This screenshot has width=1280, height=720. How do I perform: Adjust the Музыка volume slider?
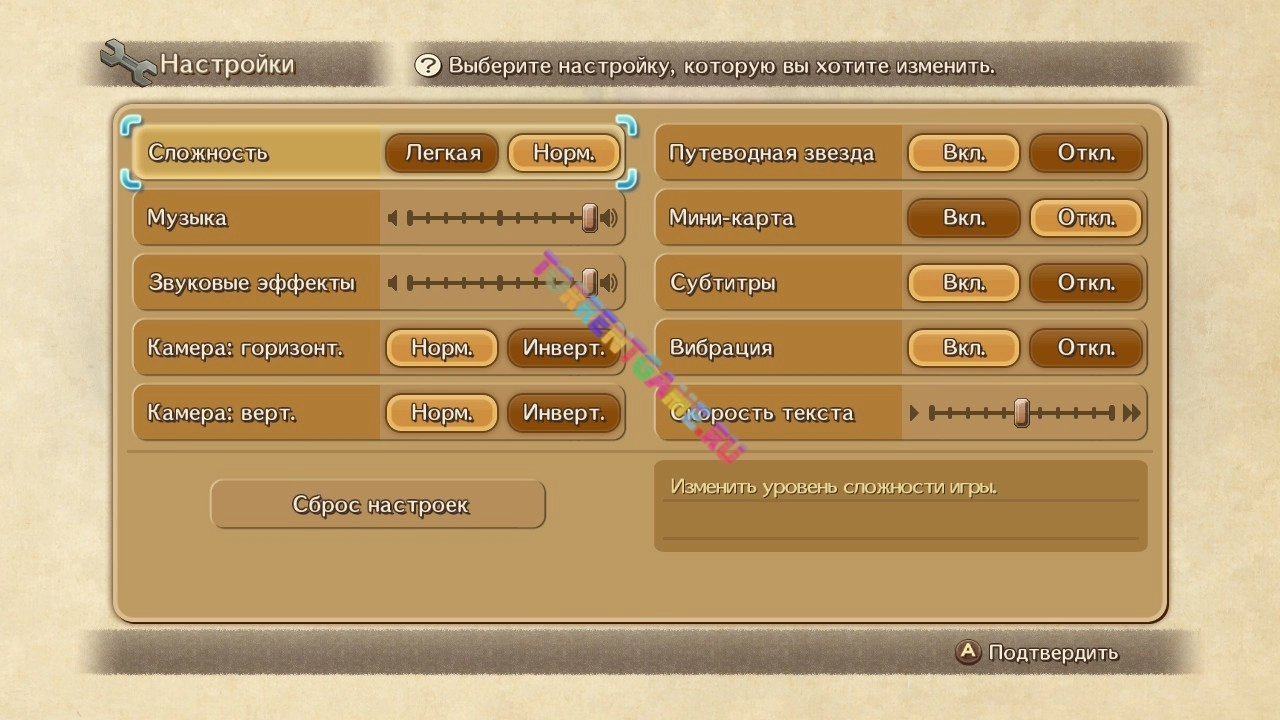(590, 218)
